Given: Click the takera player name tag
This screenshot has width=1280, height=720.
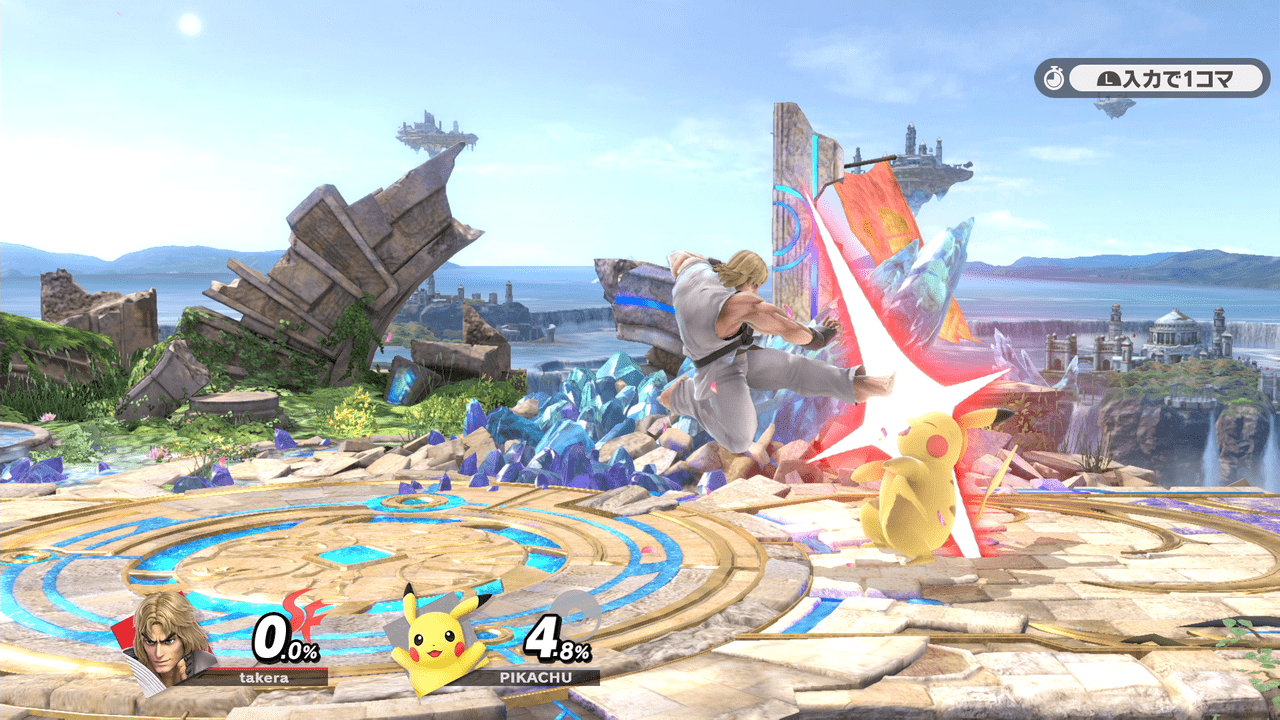Looking at the screenshot, I should point(264,677).
